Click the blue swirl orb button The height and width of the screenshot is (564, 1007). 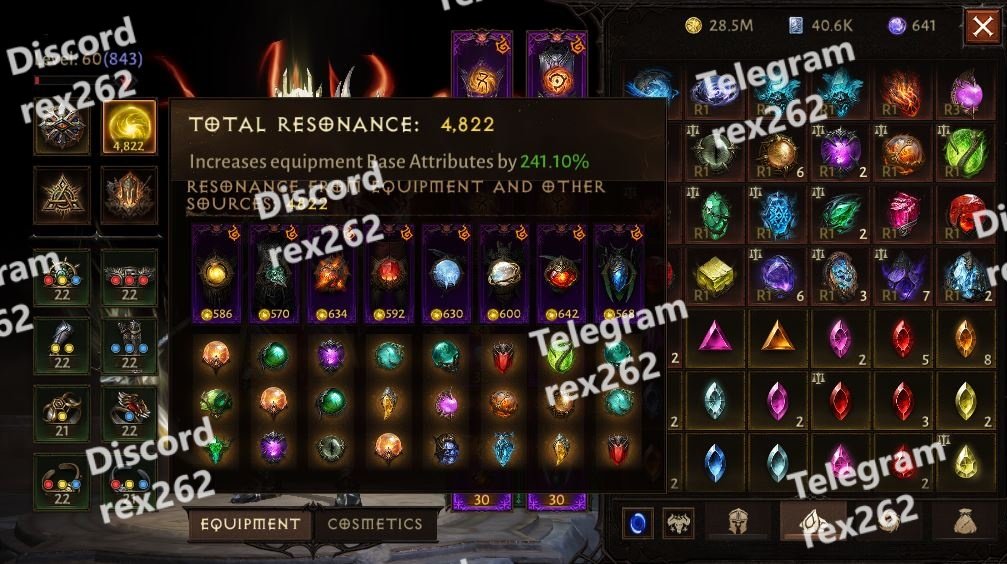coord(638,521)
